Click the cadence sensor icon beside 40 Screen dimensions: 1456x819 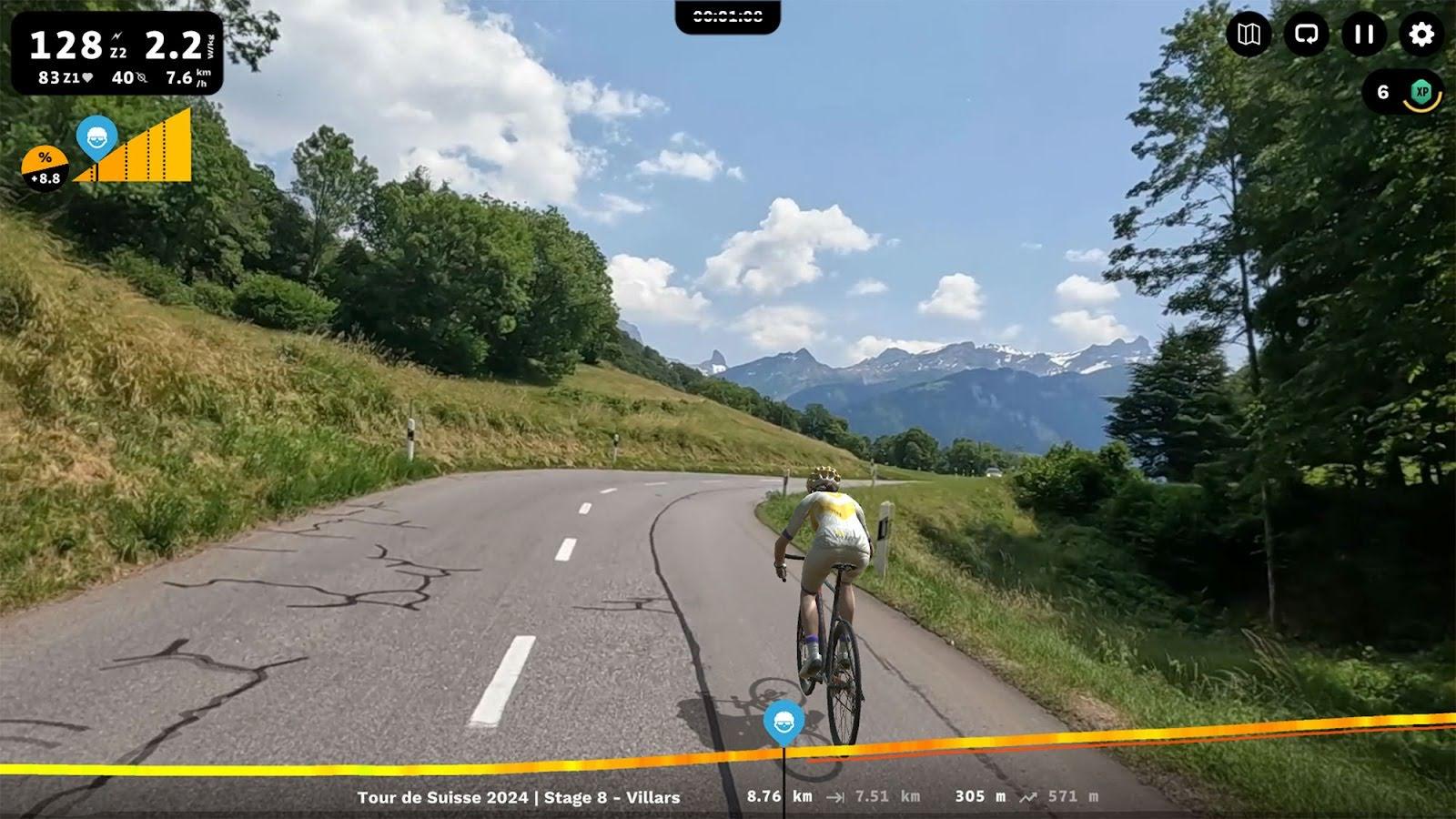click(144, 79)
